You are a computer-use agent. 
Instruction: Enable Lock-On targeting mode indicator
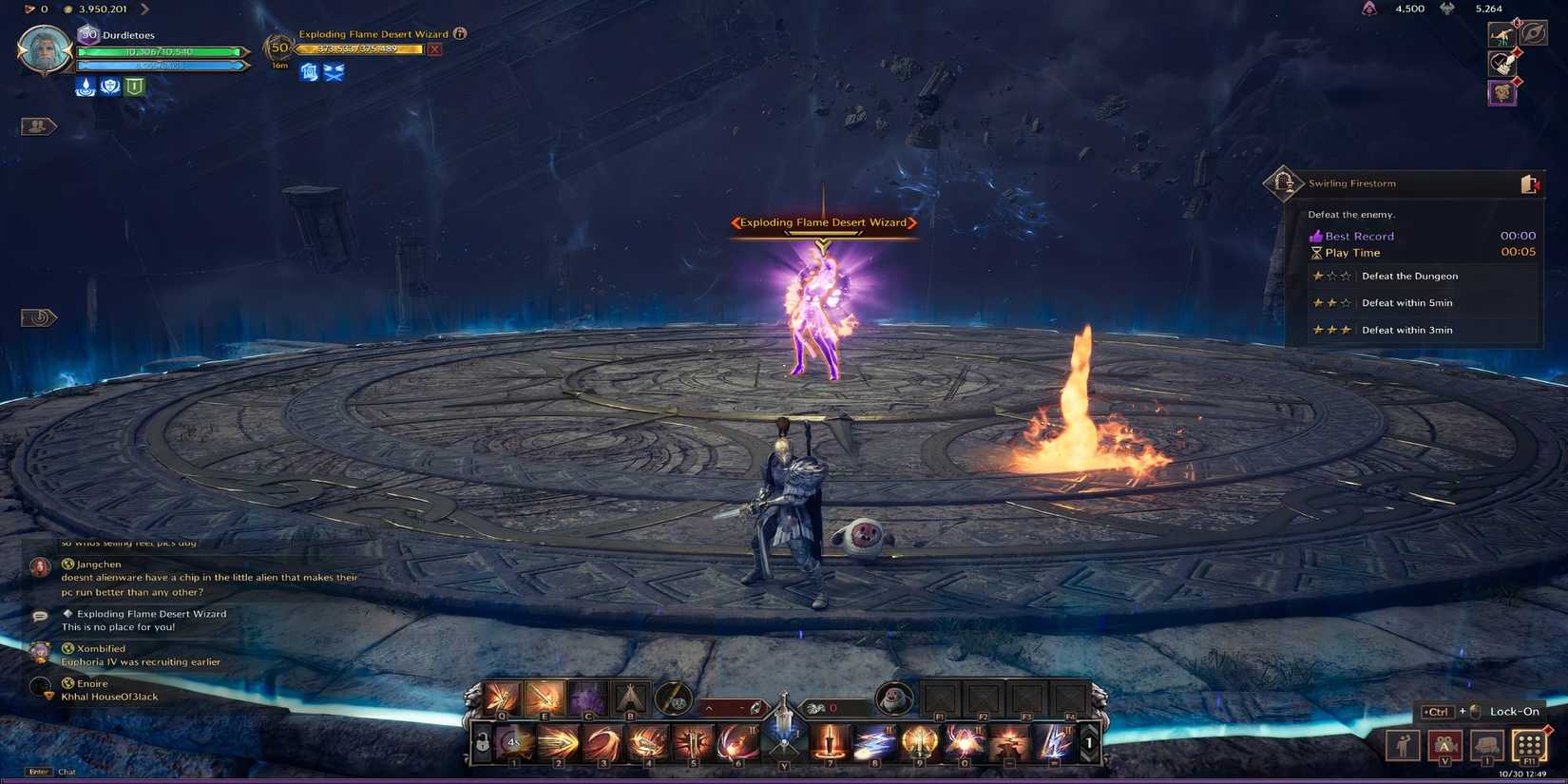point(1513,711)
